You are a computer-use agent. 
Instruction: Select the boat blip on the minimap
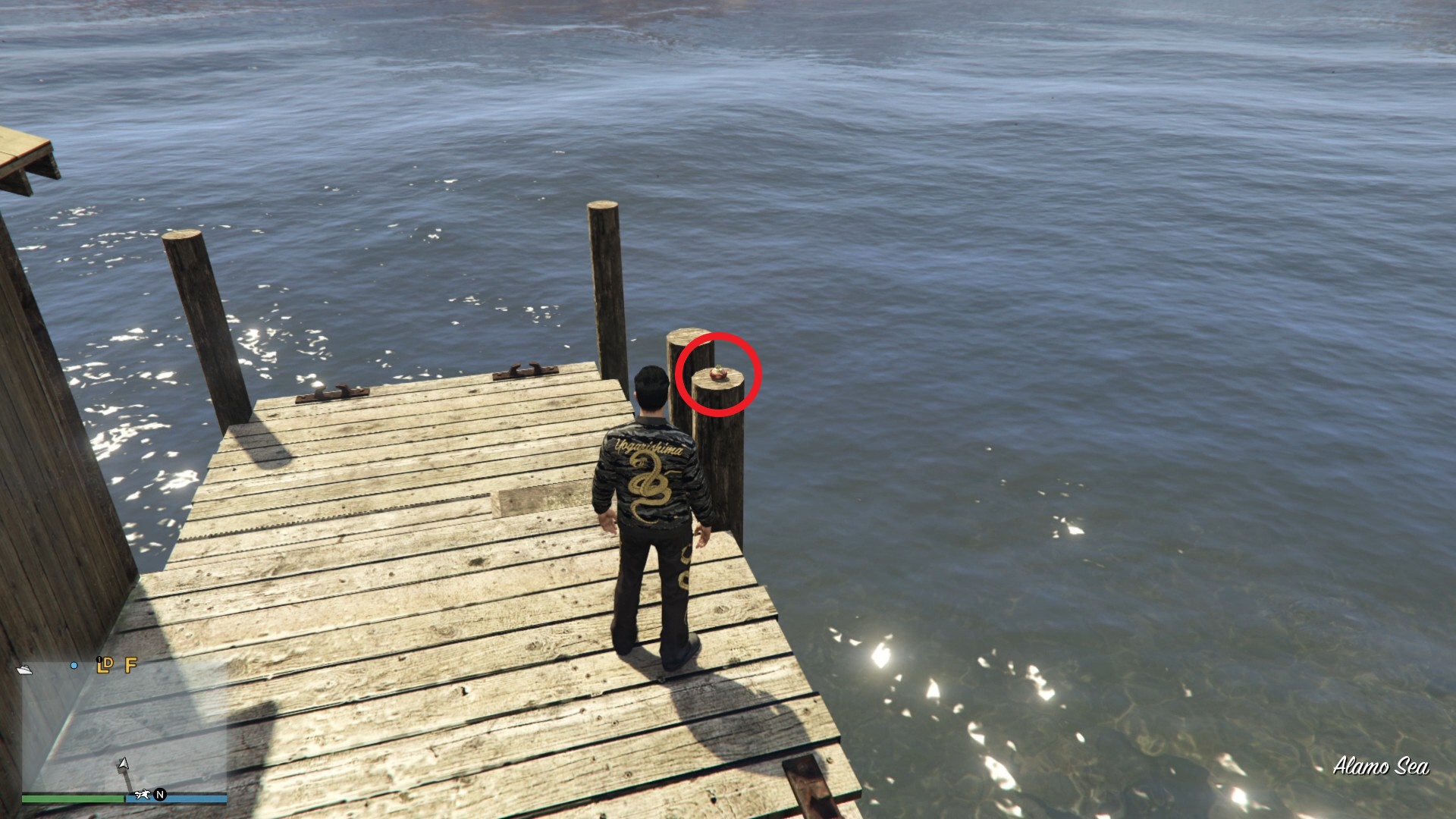coord(24,668)
